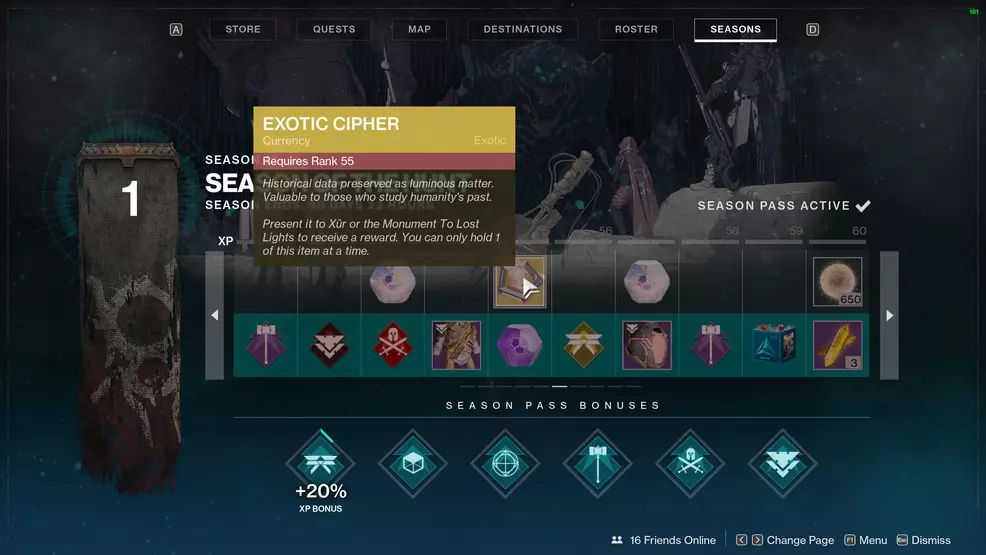Open the Destinations tab
Image resolution: width=986 pixels, height=555 pixels.
point(523,29)
